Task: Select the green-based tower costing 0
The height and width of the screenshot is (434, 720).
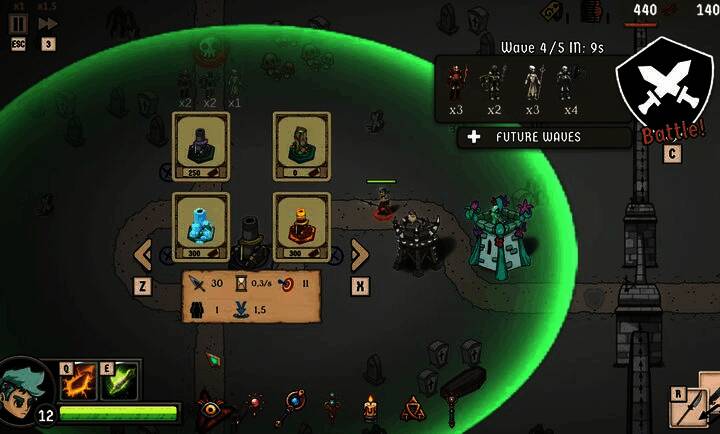Action: click(301, 146)
